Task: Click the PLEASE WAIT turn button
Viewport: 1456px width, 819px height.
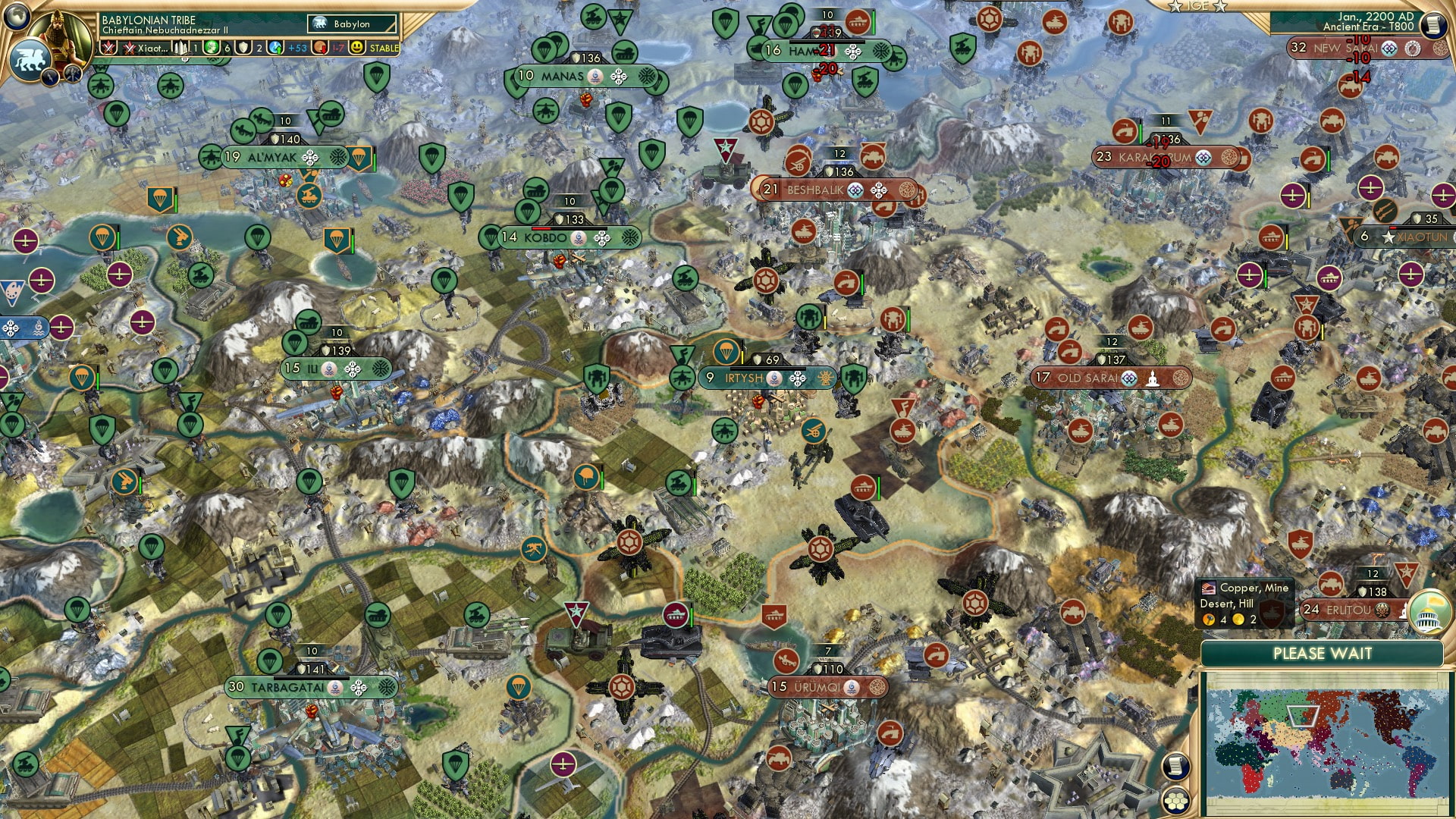Action: coord(1323,654)
